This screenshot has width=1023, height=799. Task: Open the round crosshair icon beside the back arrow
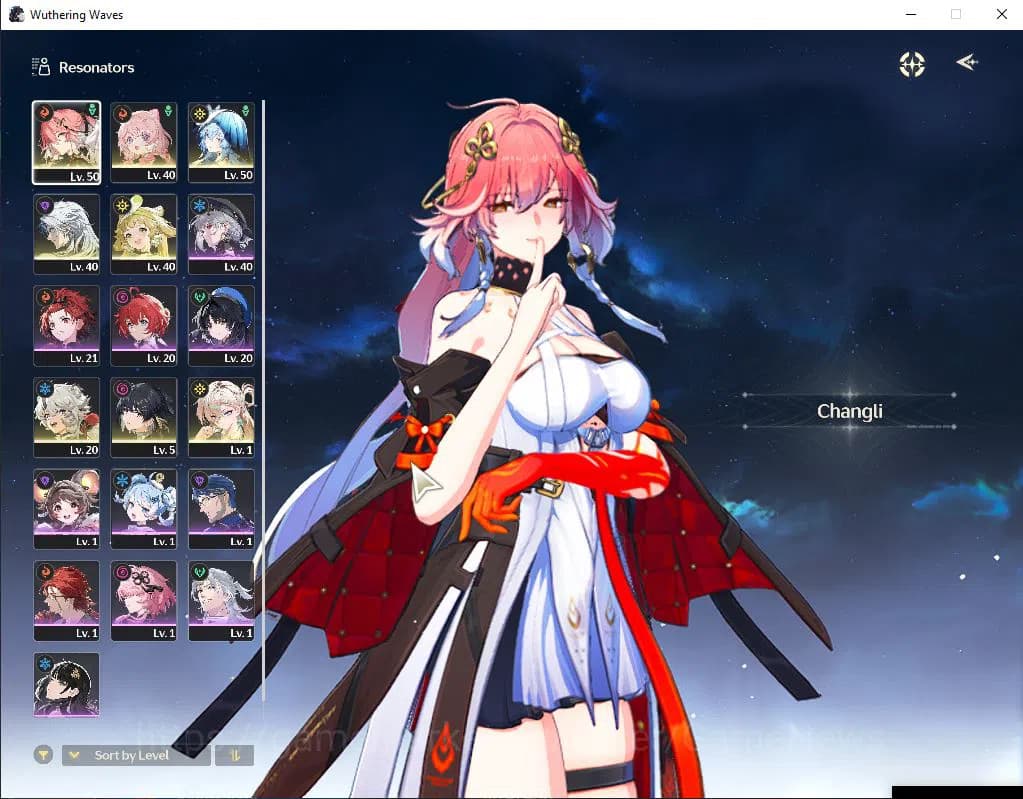coord(912,64)
